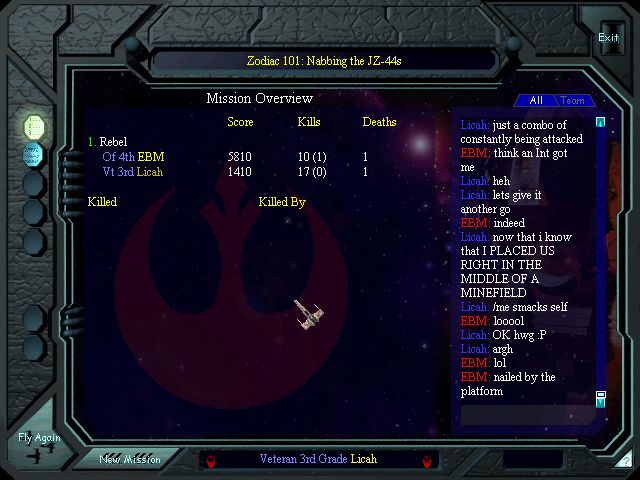Select the glowing green numbered-list button
This screenshot has height=480, width=640.
tap(35, 126)
